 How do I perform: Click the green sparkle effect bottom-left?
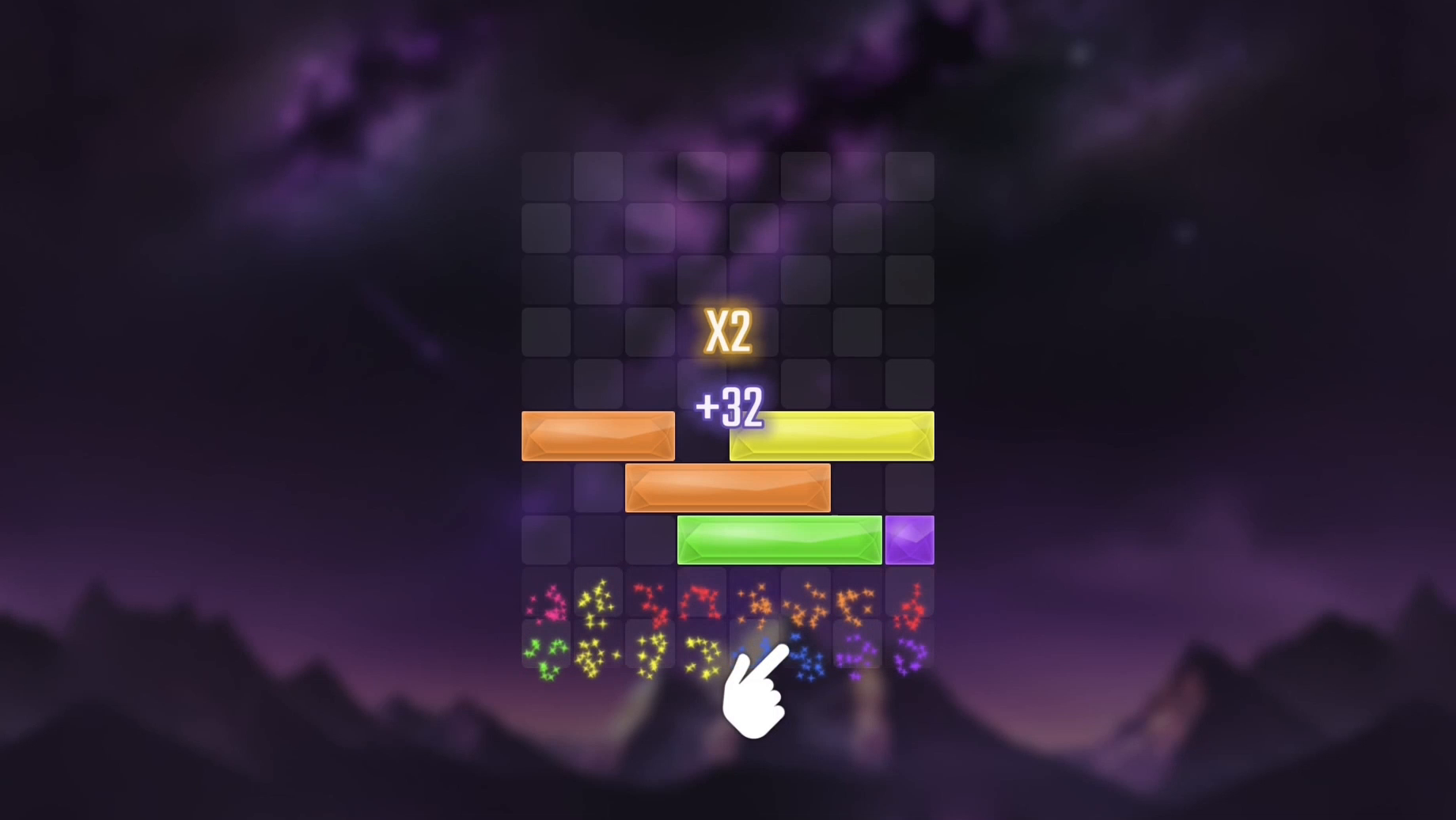coord(546,653)
